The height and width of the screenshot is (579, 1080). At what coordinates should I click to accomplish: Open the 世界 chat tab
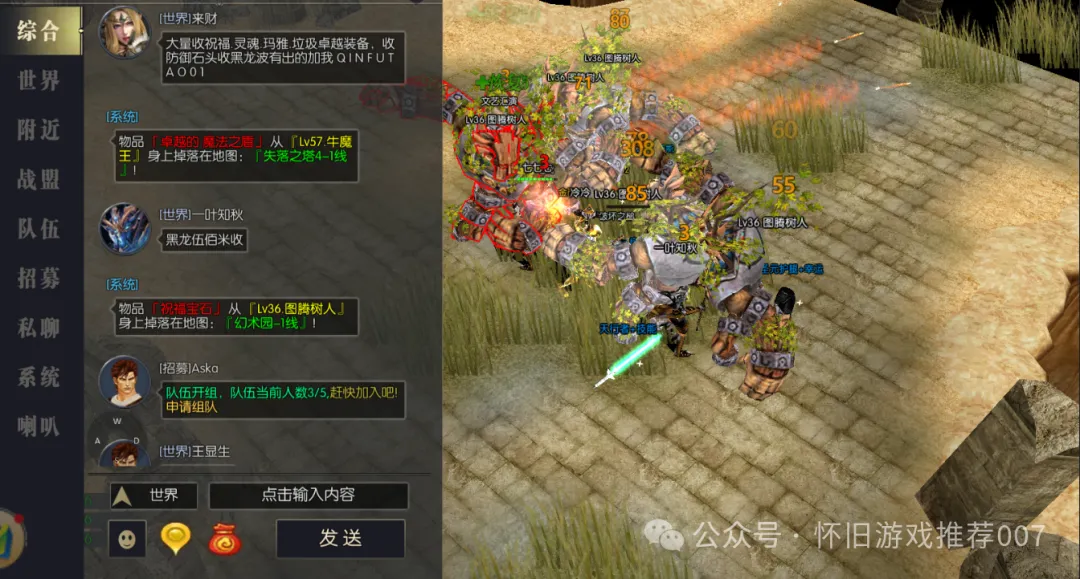point(40,81)
